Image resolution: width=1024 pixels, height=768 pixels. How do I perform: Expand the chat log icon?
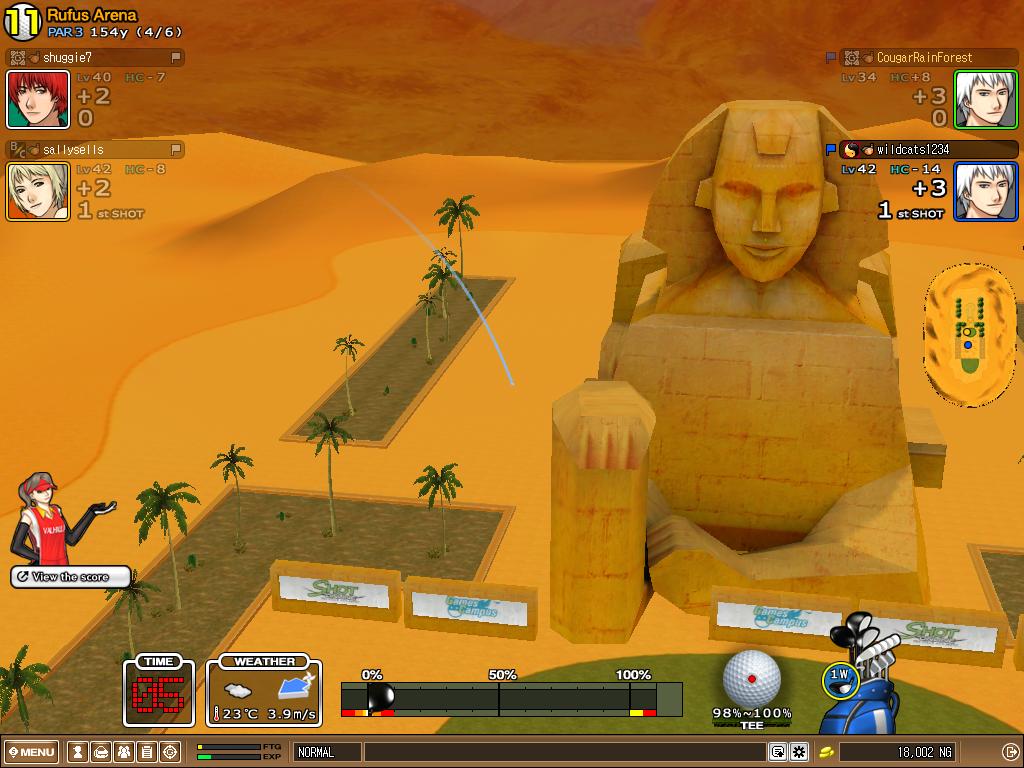(x=777, y=752)
